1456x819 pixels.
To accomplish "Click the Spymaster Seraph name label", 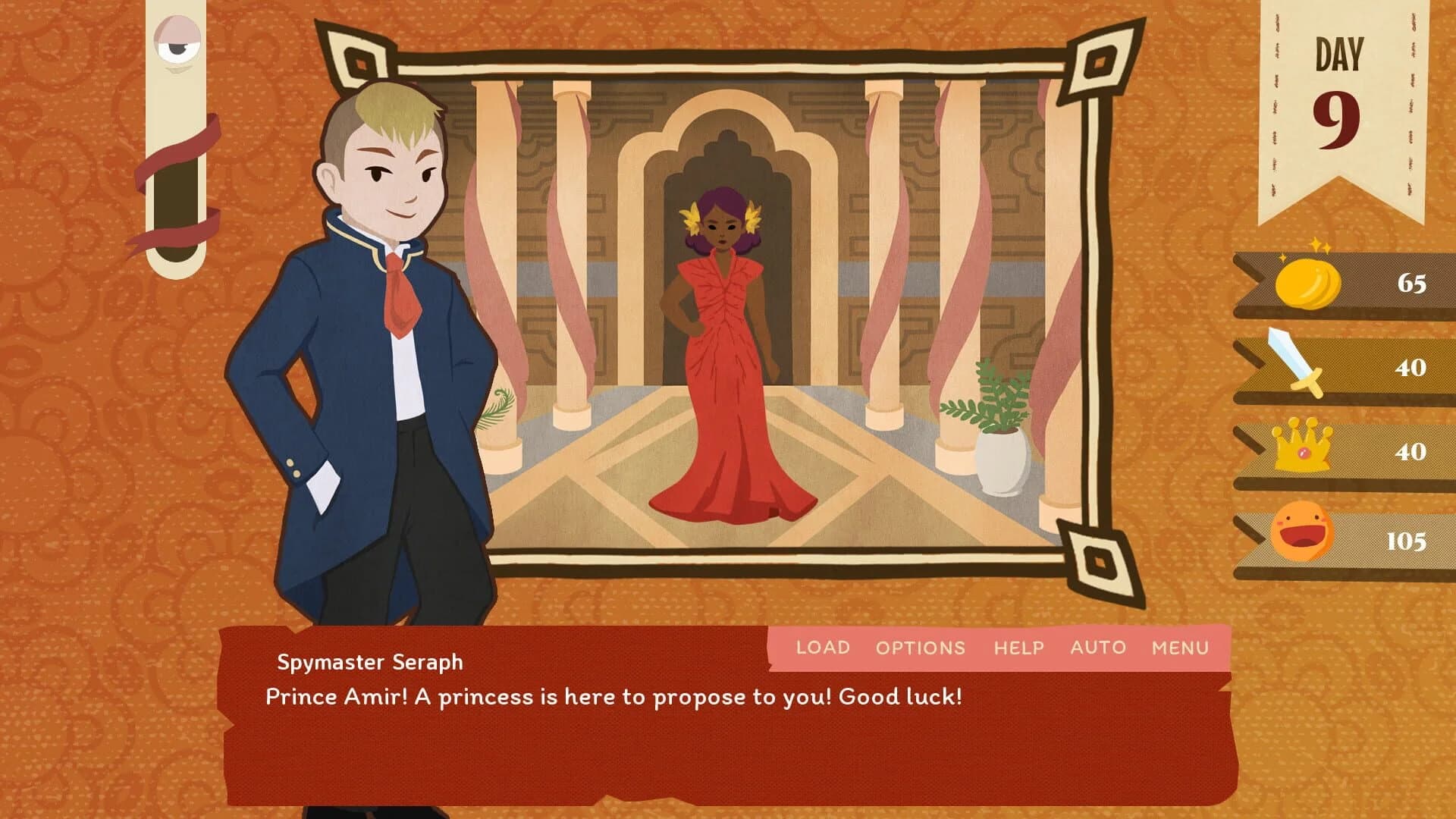I will click(x=369, y=662).
